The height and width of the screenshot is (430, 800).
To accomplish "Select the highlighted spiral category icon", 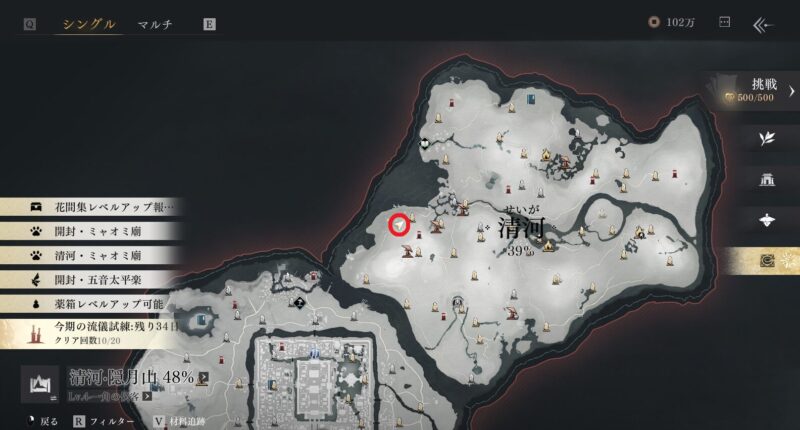I will pos(767,261).
